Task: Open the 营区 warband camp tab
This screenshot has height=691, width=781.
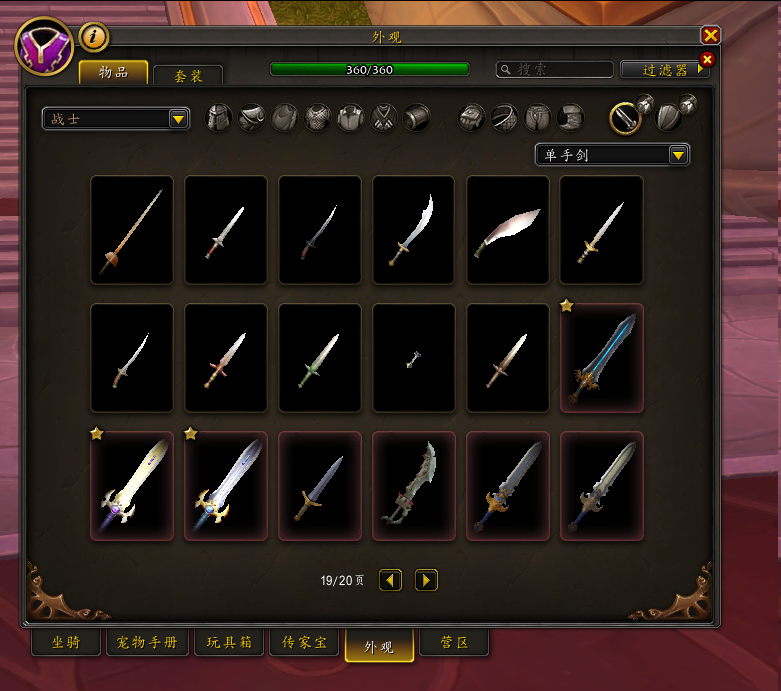Action: [x=454, y=643]
